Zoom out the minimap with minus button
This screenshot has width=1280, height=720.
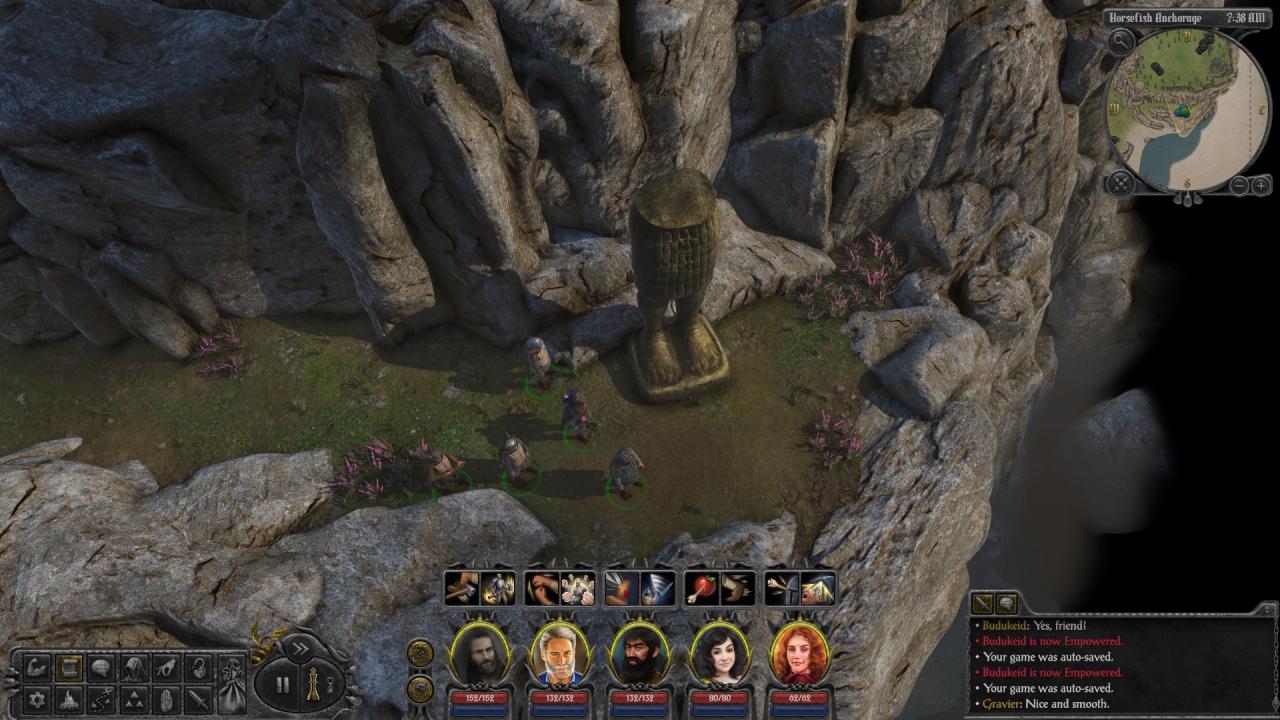tap(1239, 185)
